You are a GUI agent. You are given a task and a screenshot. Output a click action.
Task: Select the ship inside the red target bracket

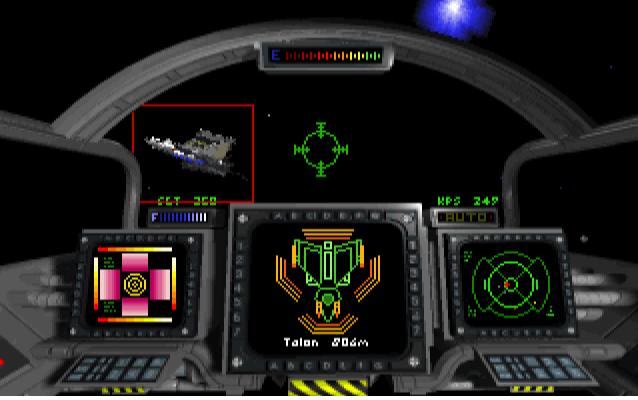[195, 152]
